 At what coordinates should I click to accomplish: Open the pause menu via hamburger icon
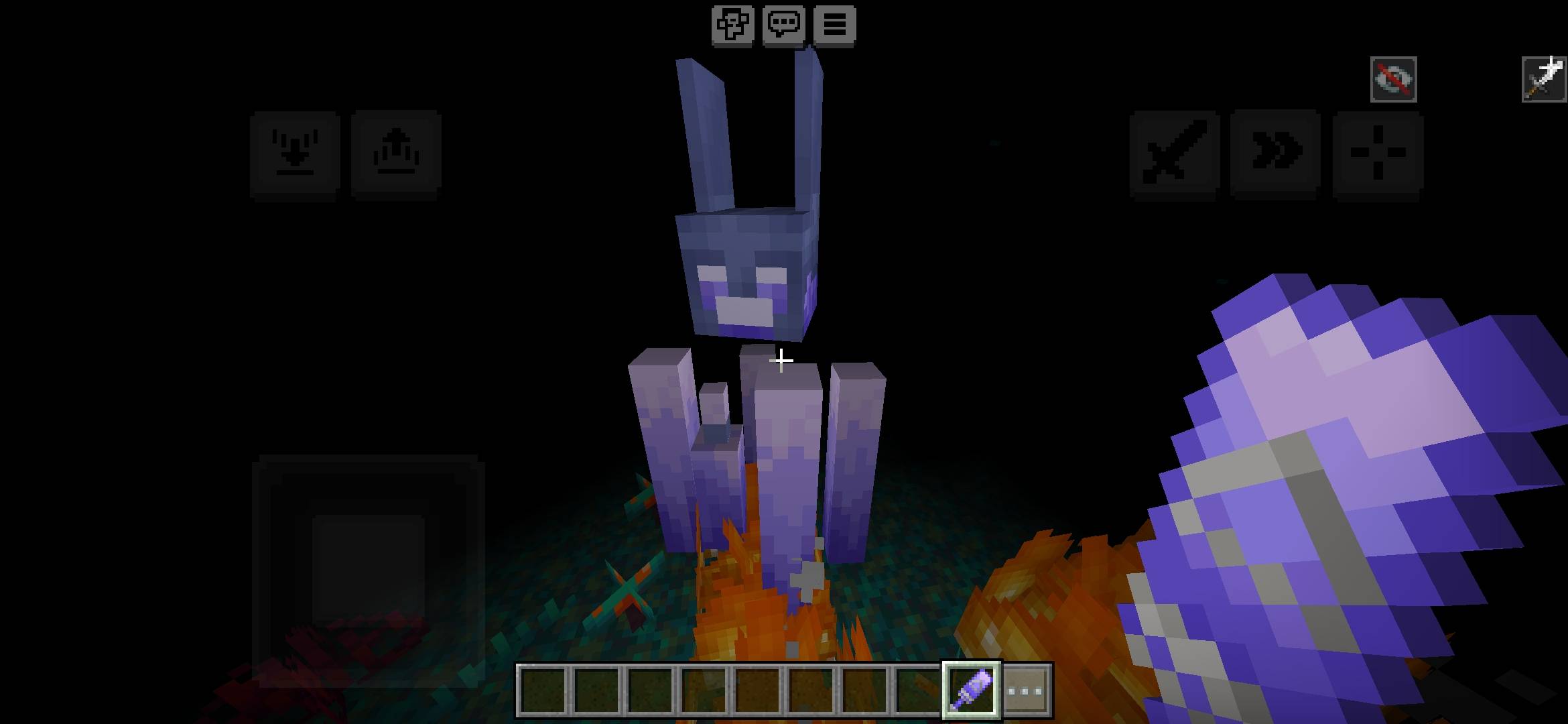834,25
